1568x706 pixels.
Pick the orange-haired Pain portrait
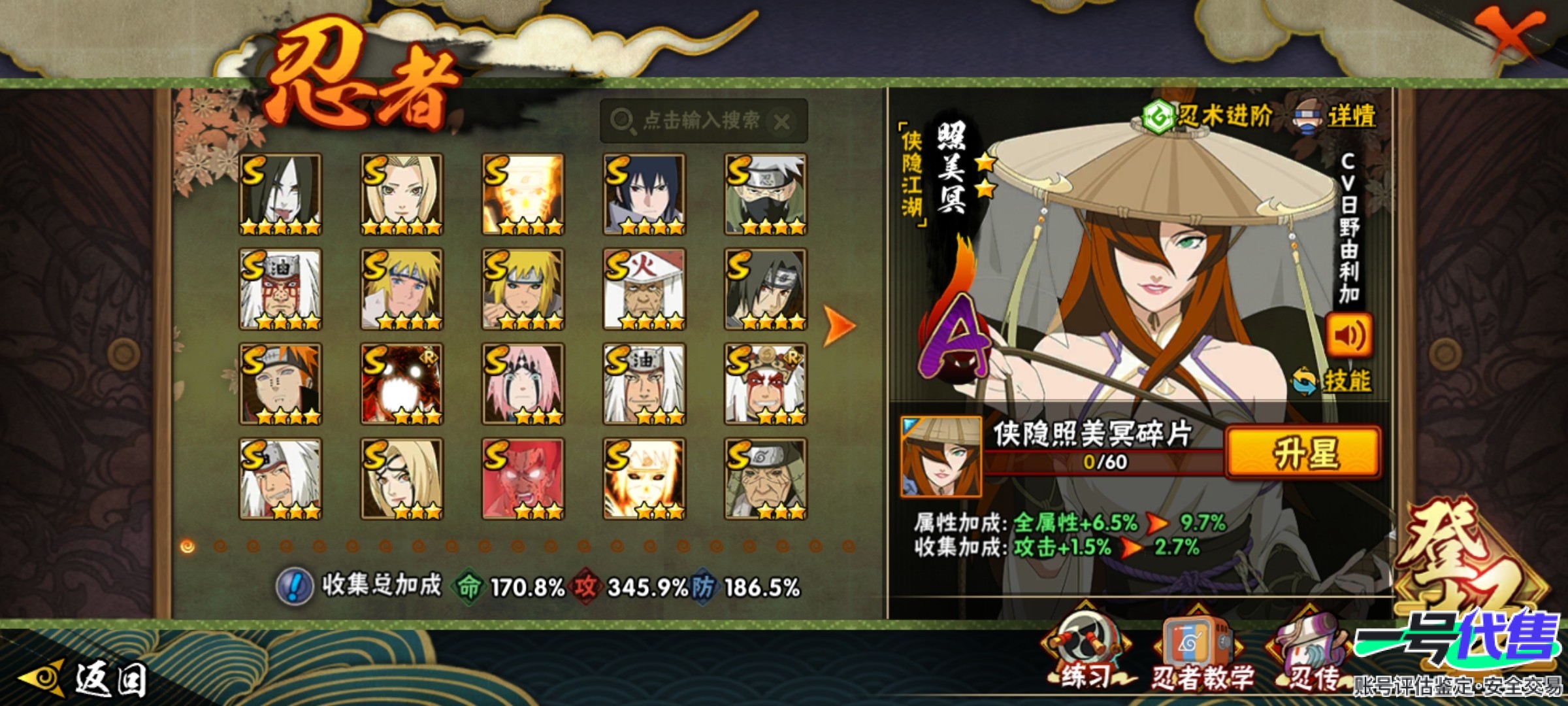(280, 384)
